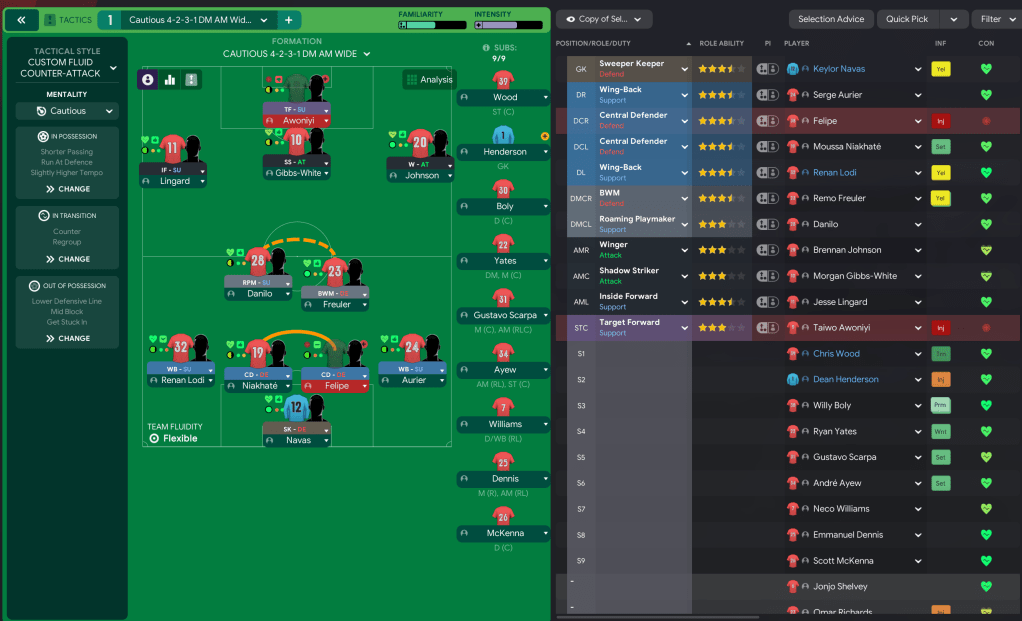This screenshot has height=621, width=1022.
Task: Change the In Possession instructions
Action: click(x=68, y=189)
